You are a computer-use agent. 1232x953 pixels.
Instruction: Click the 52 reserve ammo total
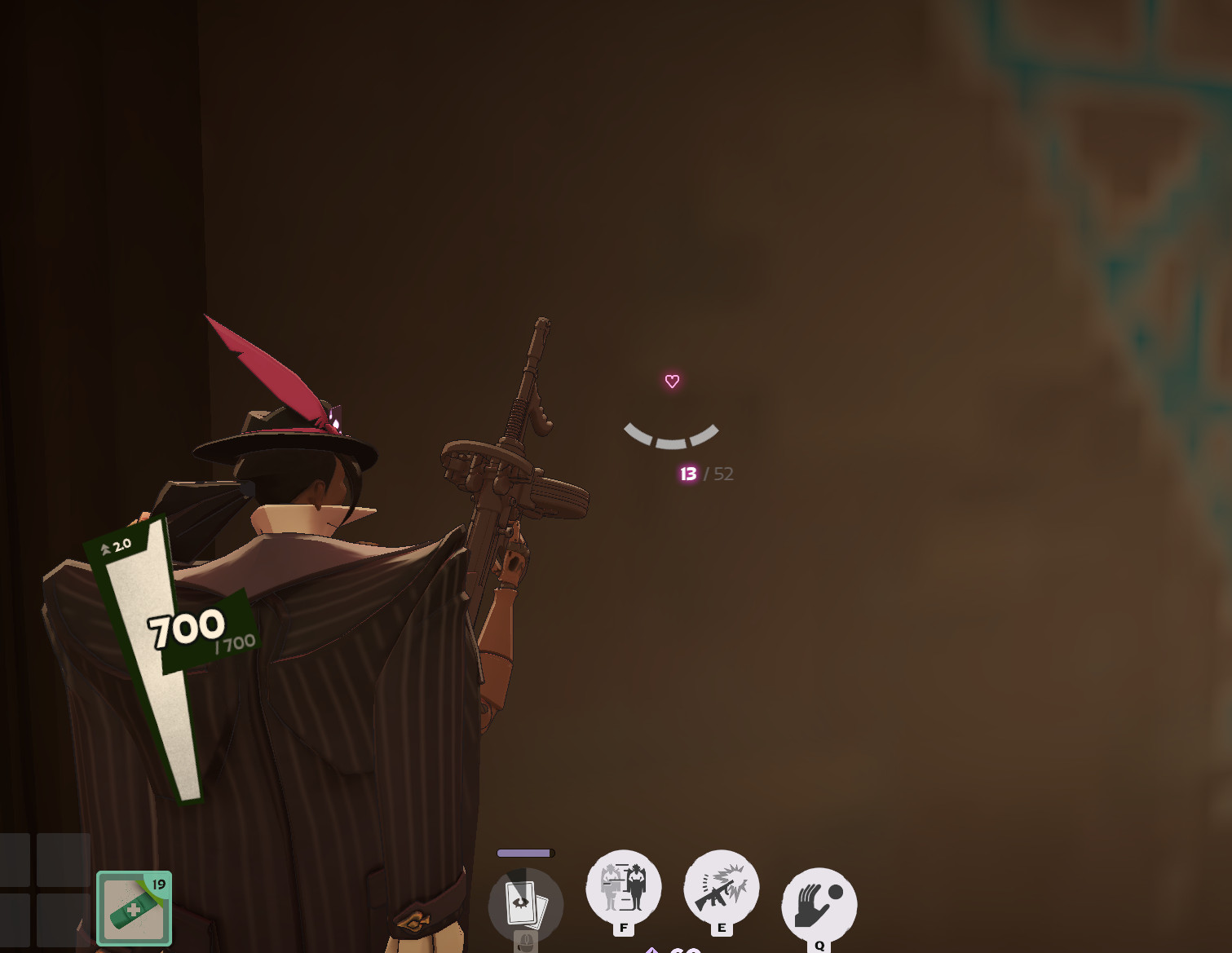[x=722, y=474]
